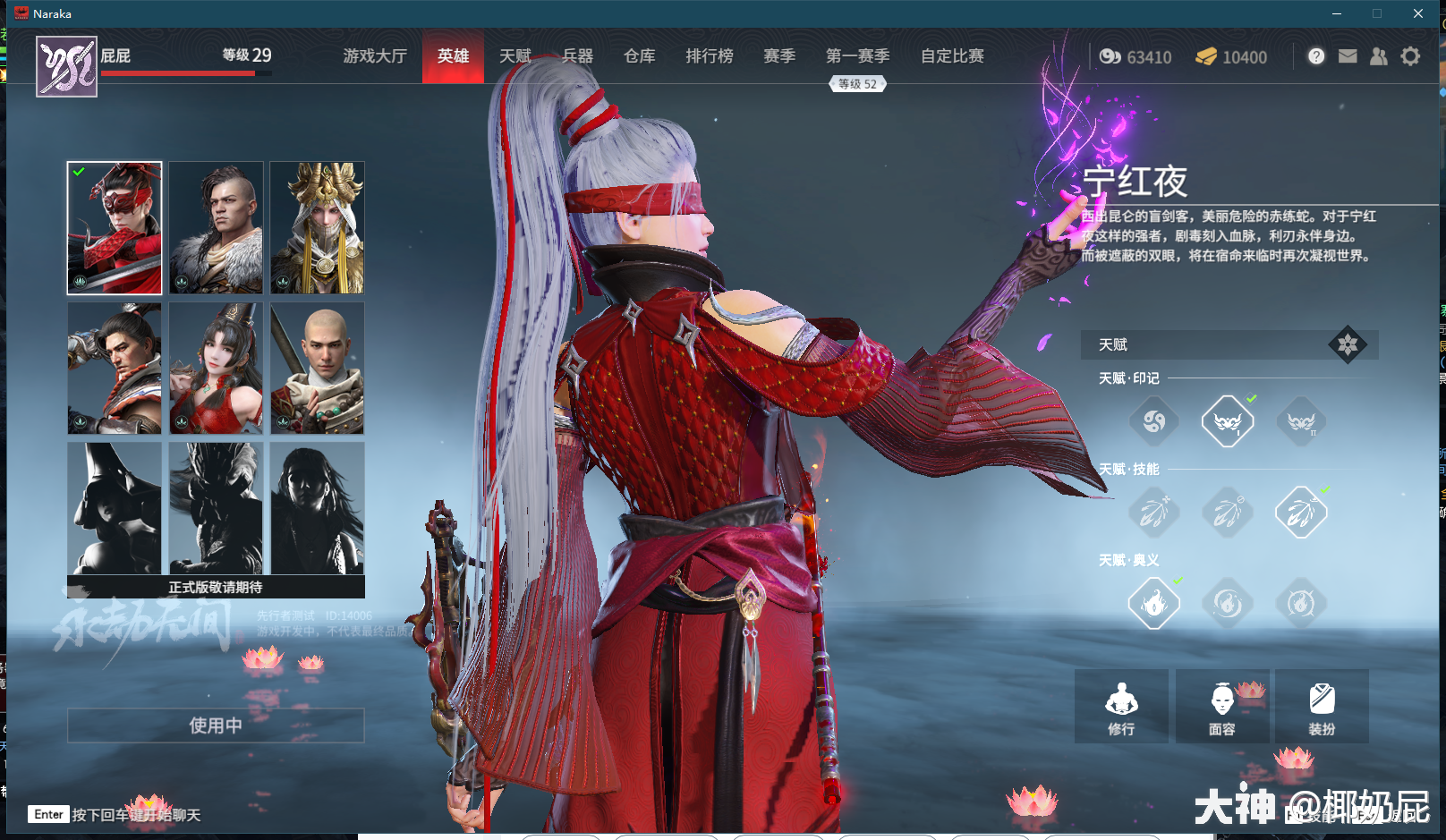Click the 使用中 button
This screenshot has width=1446, height=840.
click(215, 725)
